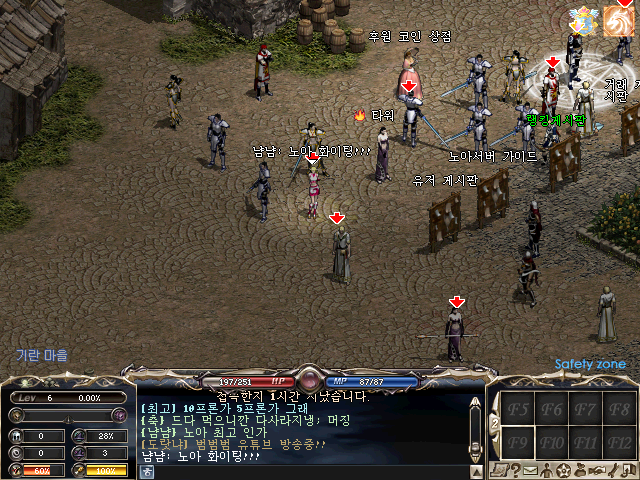Select the F10 quick slot
Image resolution: width=640 pixels, height=480 pixels.
[553, 441]
